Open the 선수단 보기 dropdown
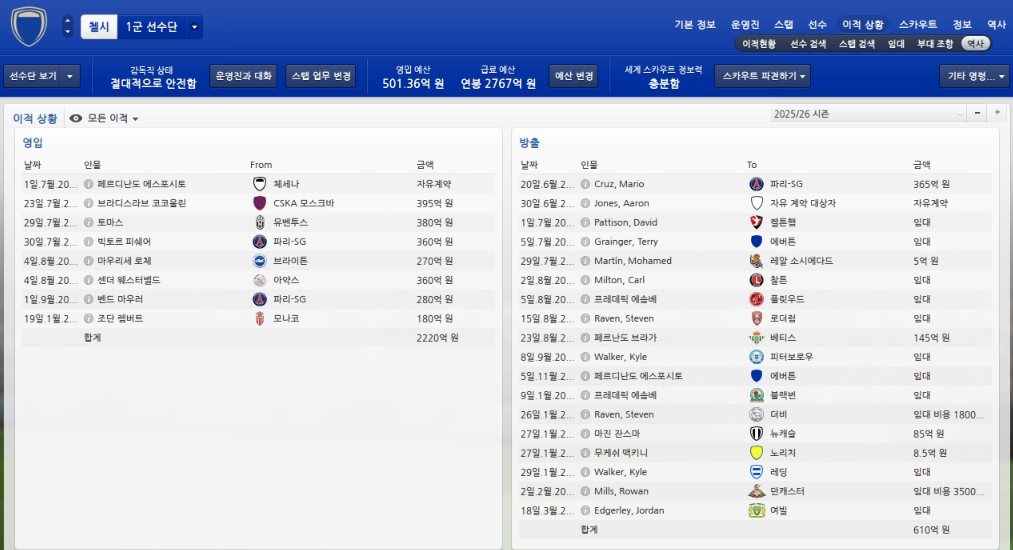1013x550 pixels. 42,76
